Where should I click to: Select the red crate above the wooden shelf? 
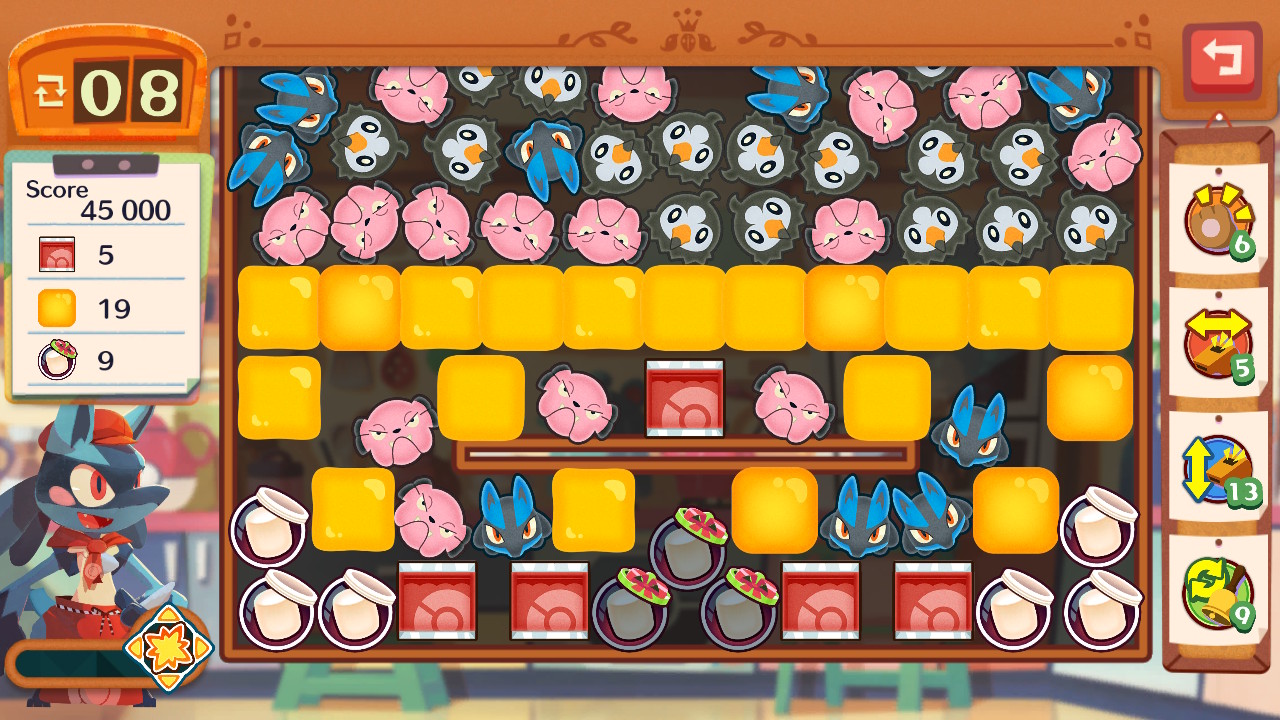pyautogui.click(x=685, y=398)
